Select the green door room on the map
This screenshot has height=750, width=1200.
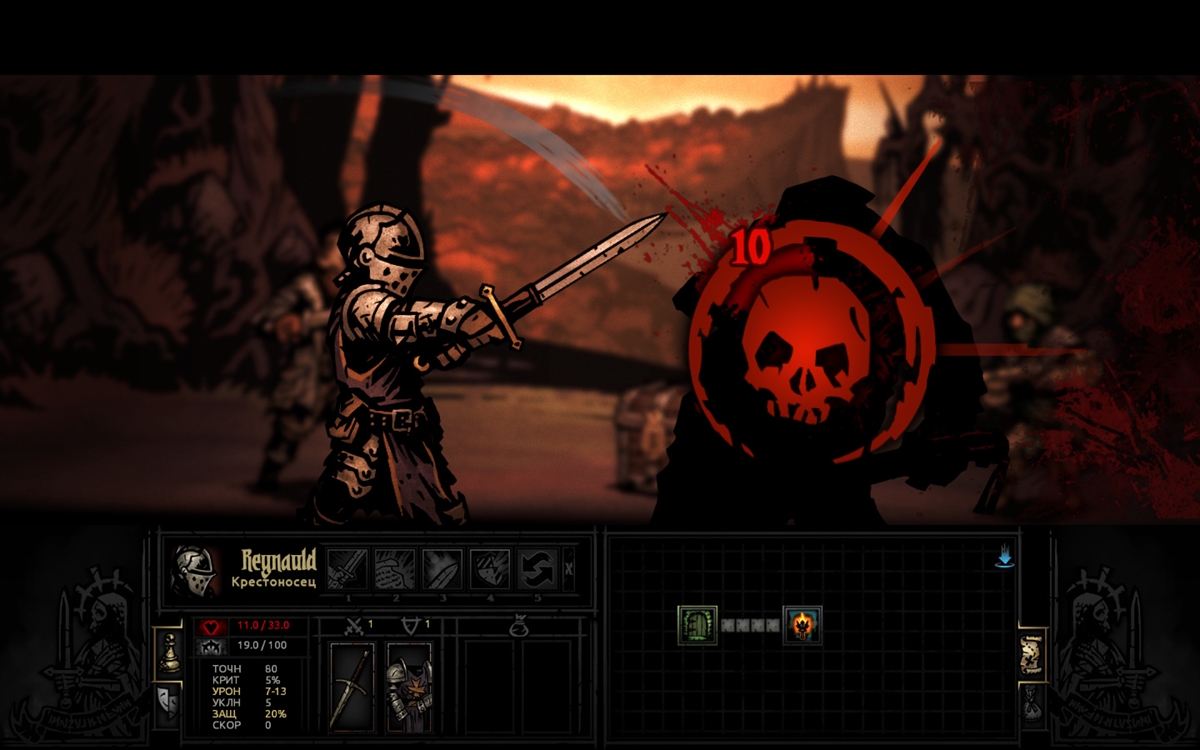click(697, 625)
